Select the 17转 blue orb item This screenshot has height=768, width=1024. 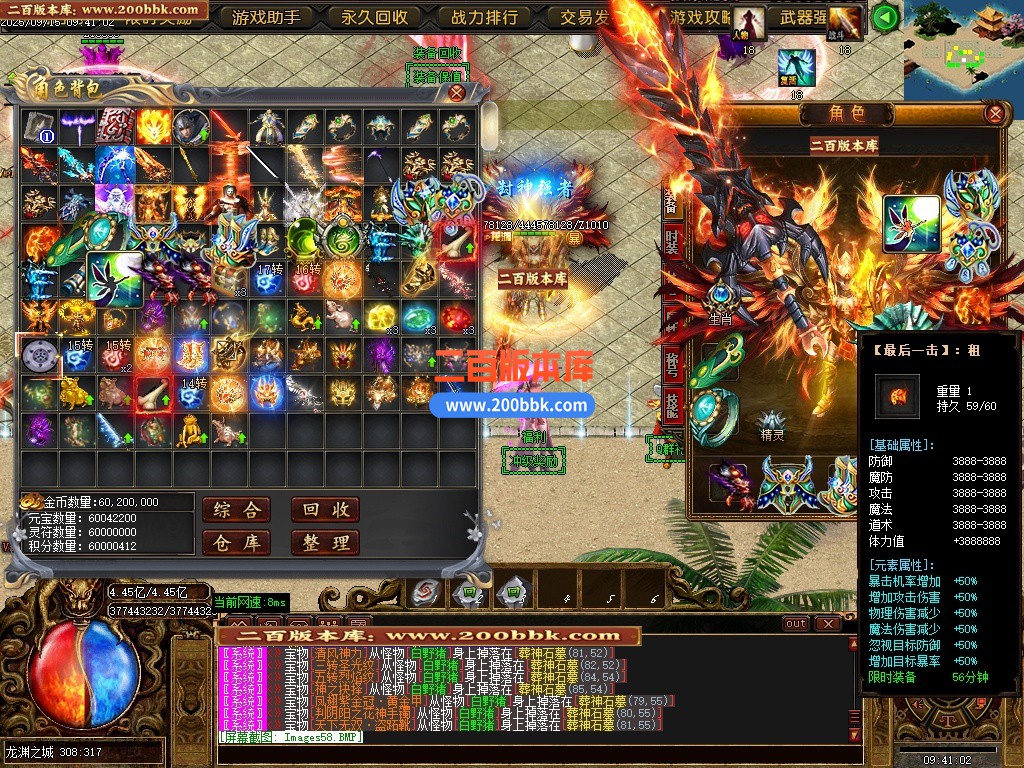click(x=269, y=279)
